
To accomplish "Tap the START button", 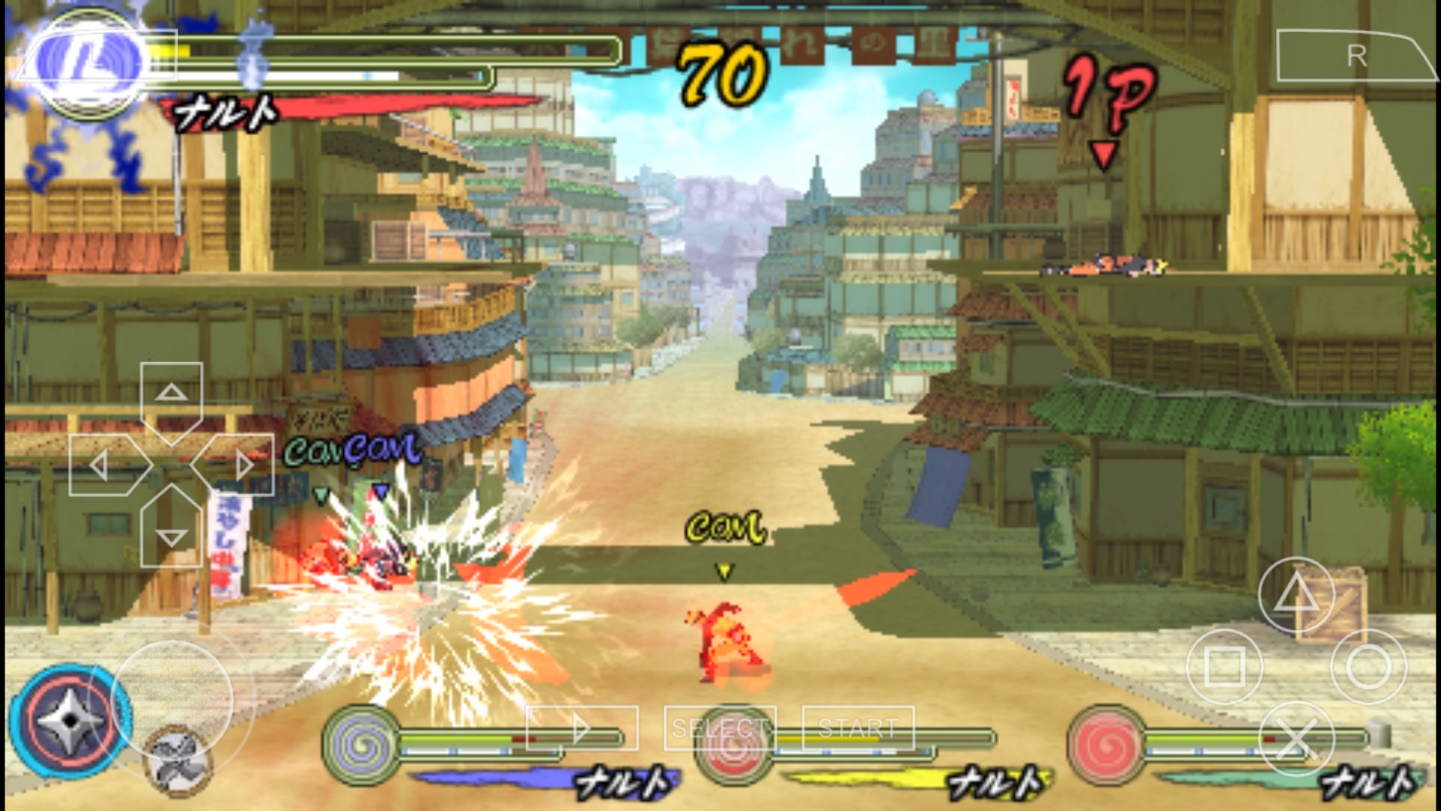I will pyautogui.click(x=858, y=728).
